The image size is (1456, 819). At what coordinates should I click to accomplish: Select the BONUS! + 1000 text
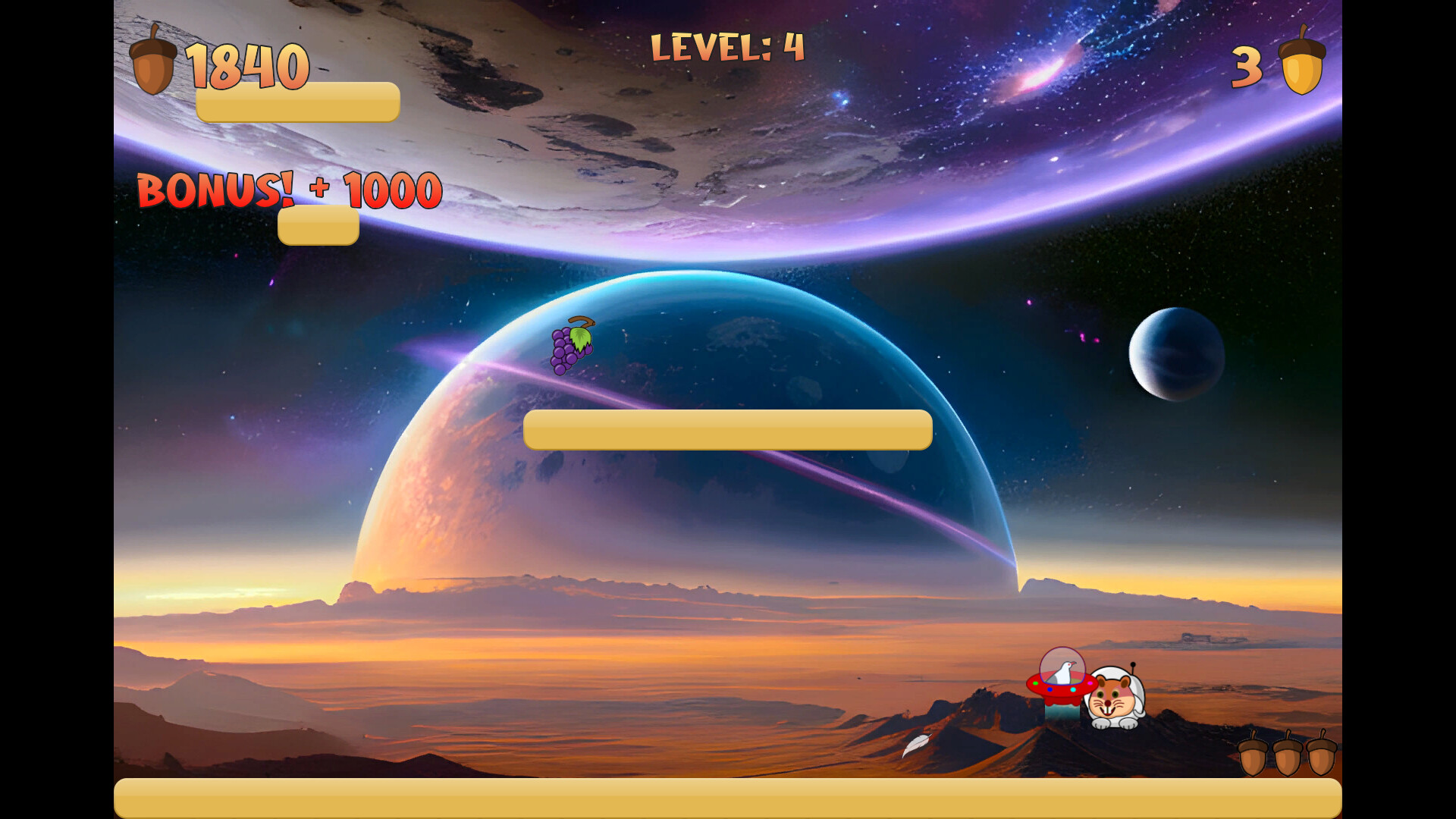point(287,192)
